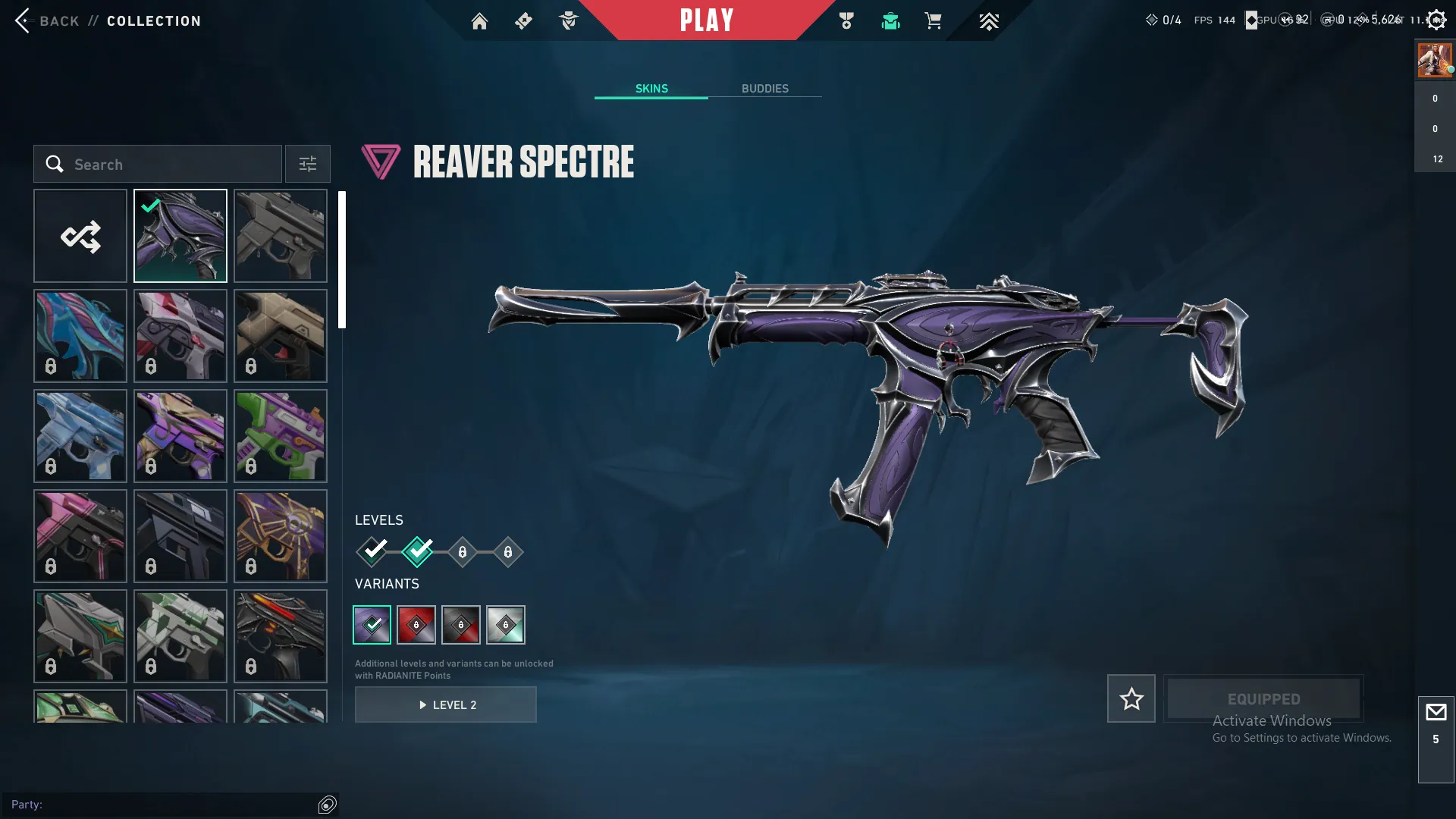Screen dimensions: 1456x819
Task: Open the Store via cart icon
Action: [x=934, y=20]
